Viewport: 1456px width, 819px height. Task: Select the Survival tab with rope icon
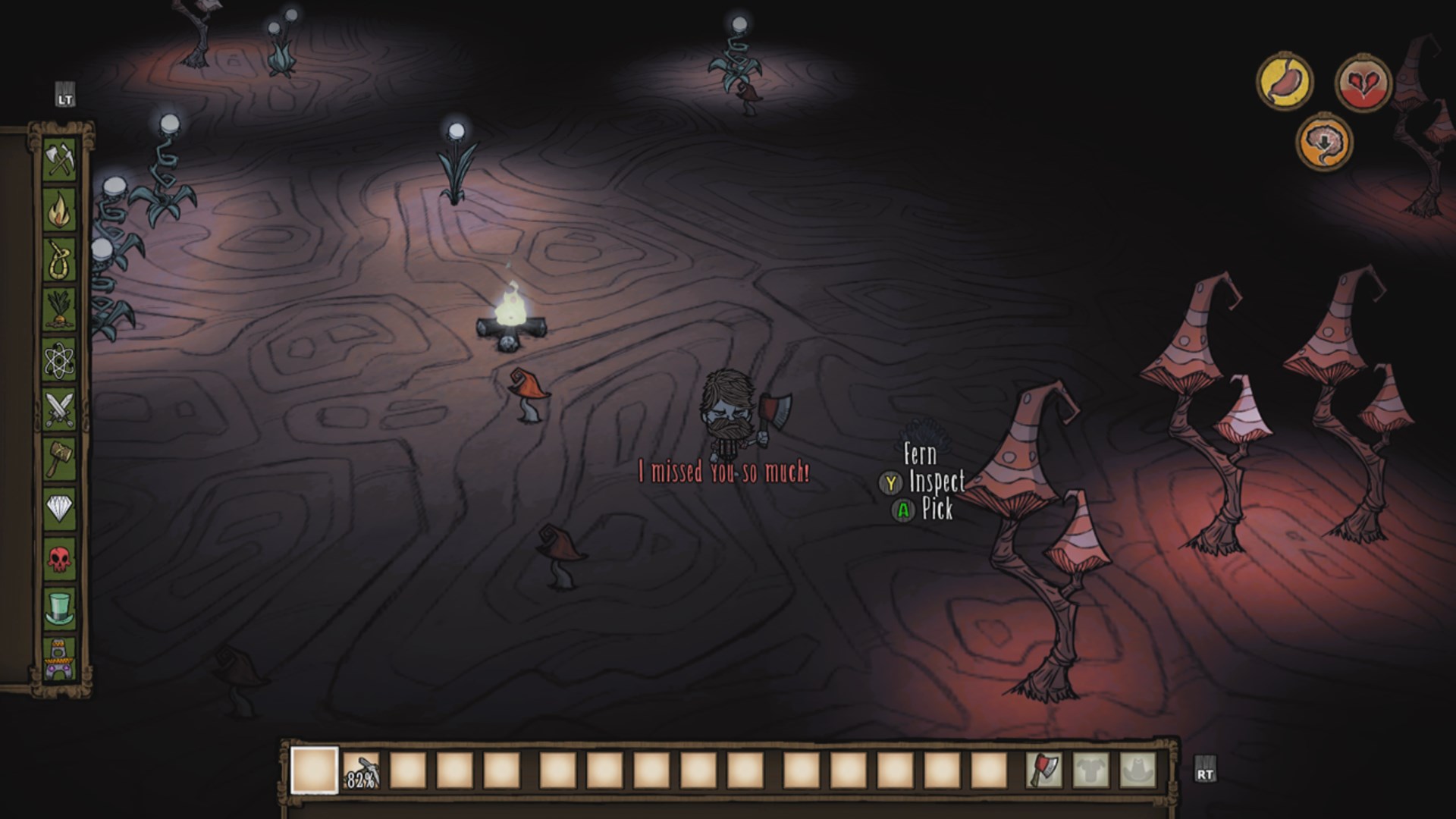(x=60, y=260)
